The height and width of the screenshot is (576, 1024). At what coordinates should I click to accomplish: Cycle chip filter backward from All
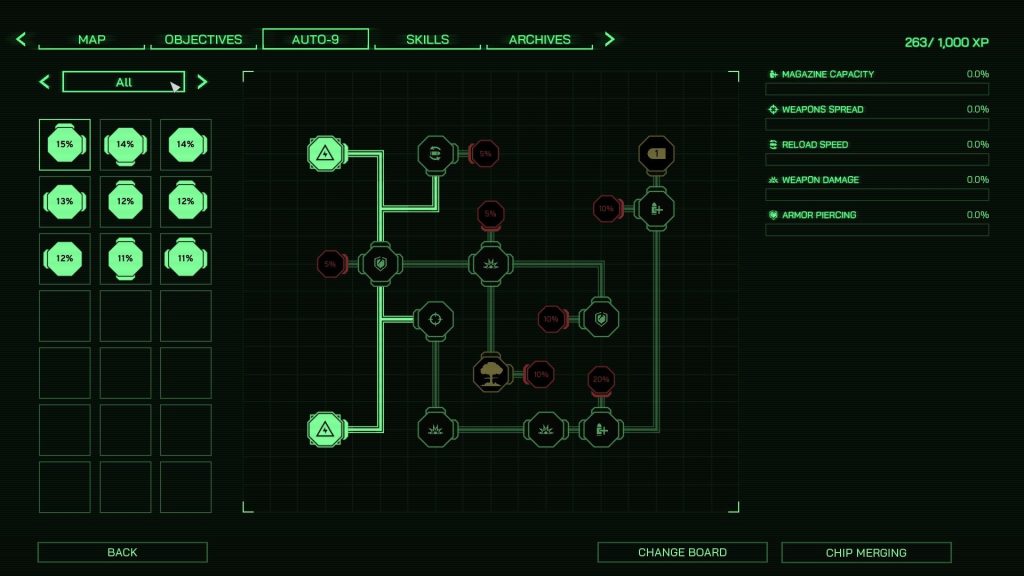coord(44,82)
